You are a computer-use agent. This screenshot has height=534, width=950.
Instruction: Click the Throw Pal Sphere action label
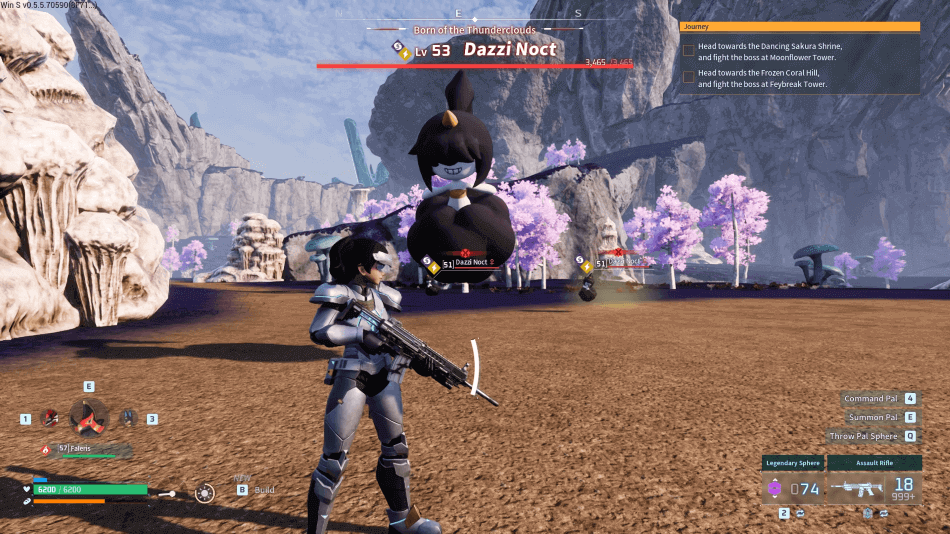pos(864,436)
